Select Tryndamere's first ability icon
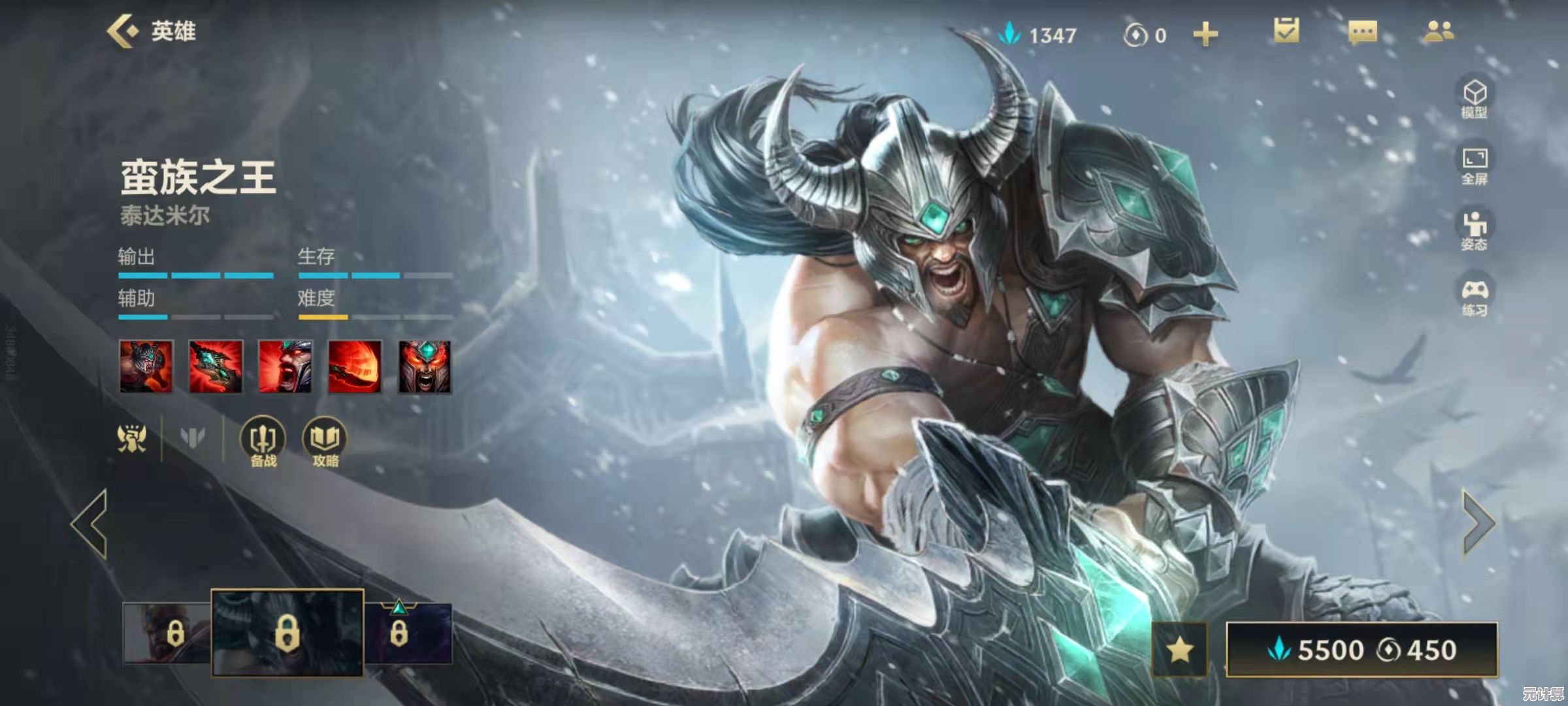Screen dimensions: 1568x706 (x=146, y=367)
